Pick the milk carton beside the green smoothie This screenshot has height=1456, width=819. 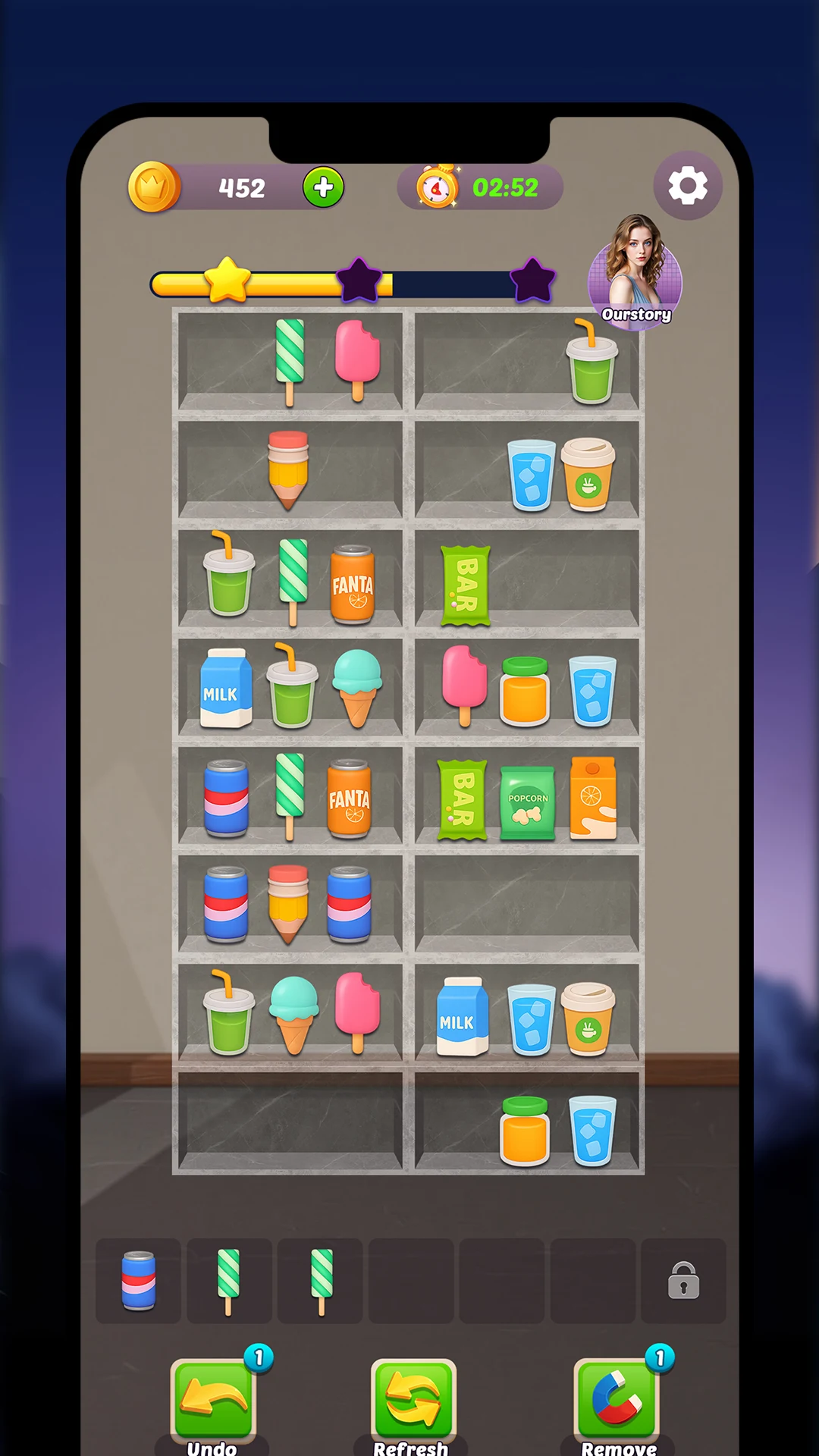pyautogui.click(x=225, y=689)
